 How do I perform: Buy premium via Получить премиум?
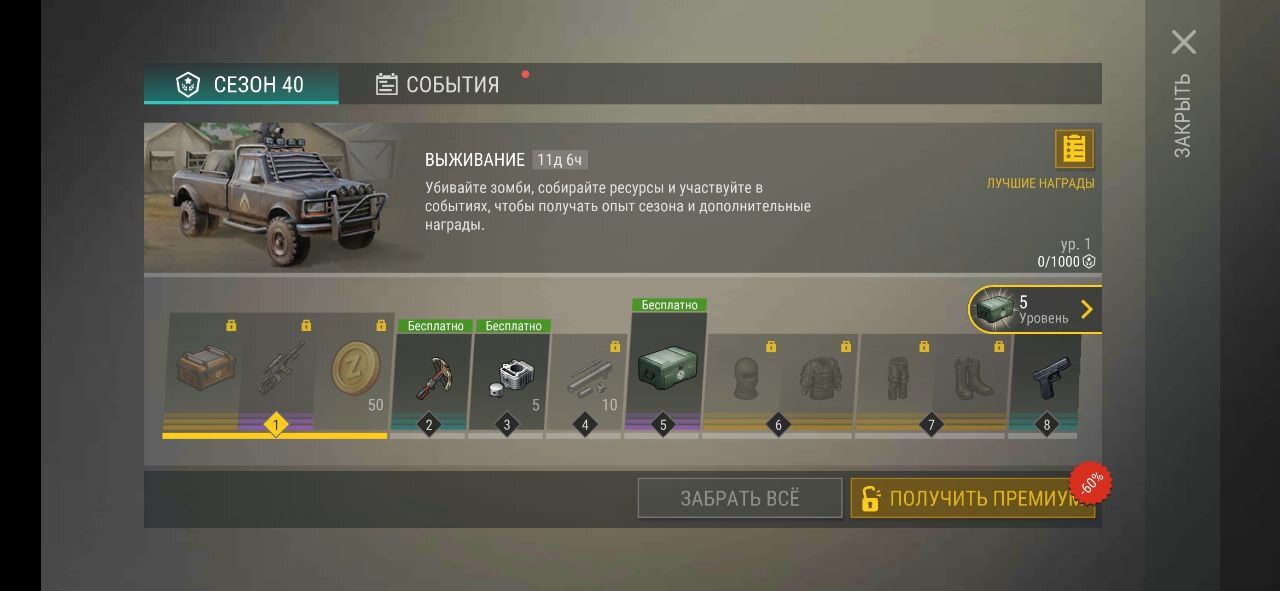pyautogui.click(x=972, y=498)
